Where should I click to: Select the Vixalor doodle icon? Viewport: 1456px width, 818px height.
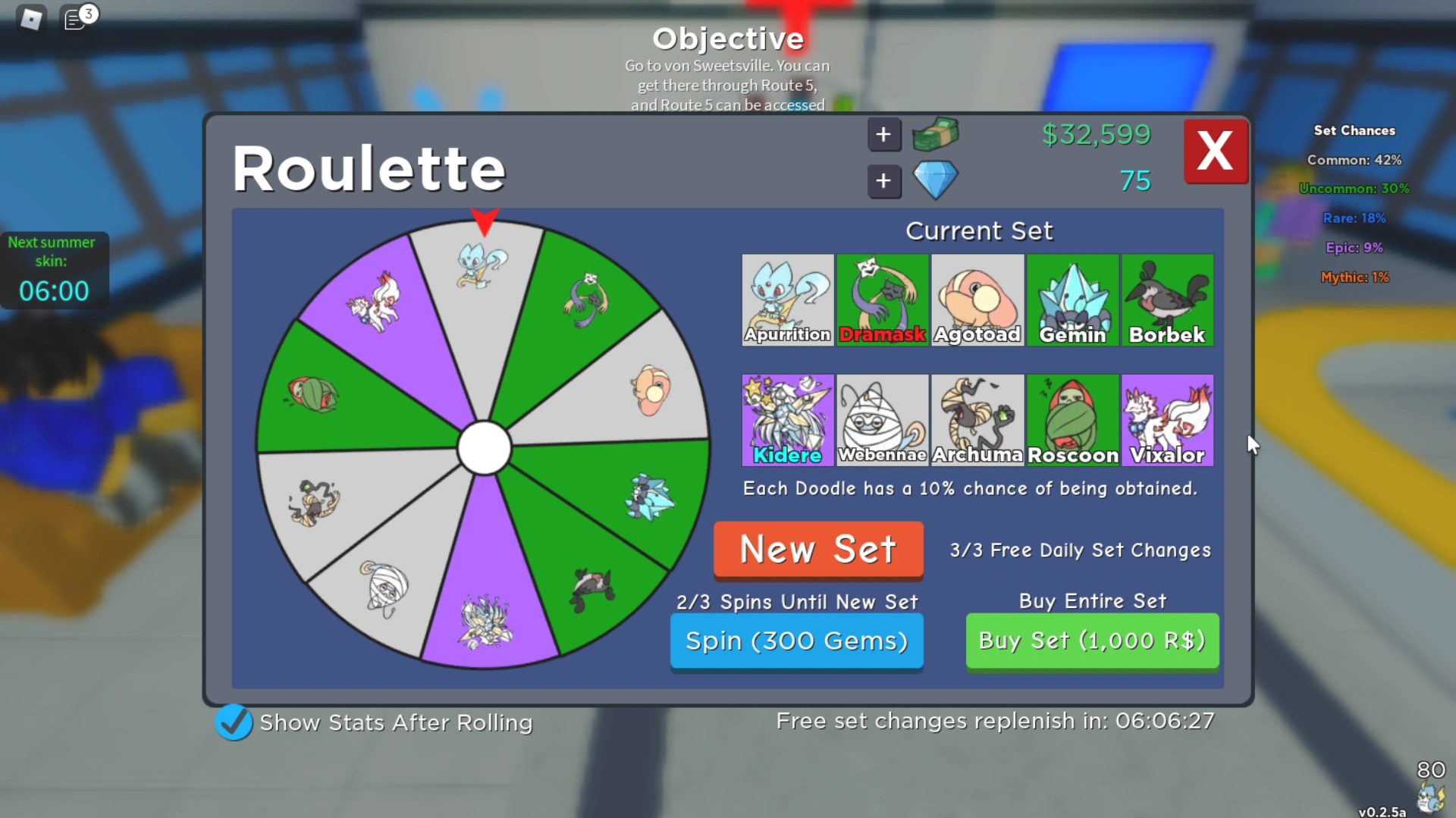(x=1167, y=420)
